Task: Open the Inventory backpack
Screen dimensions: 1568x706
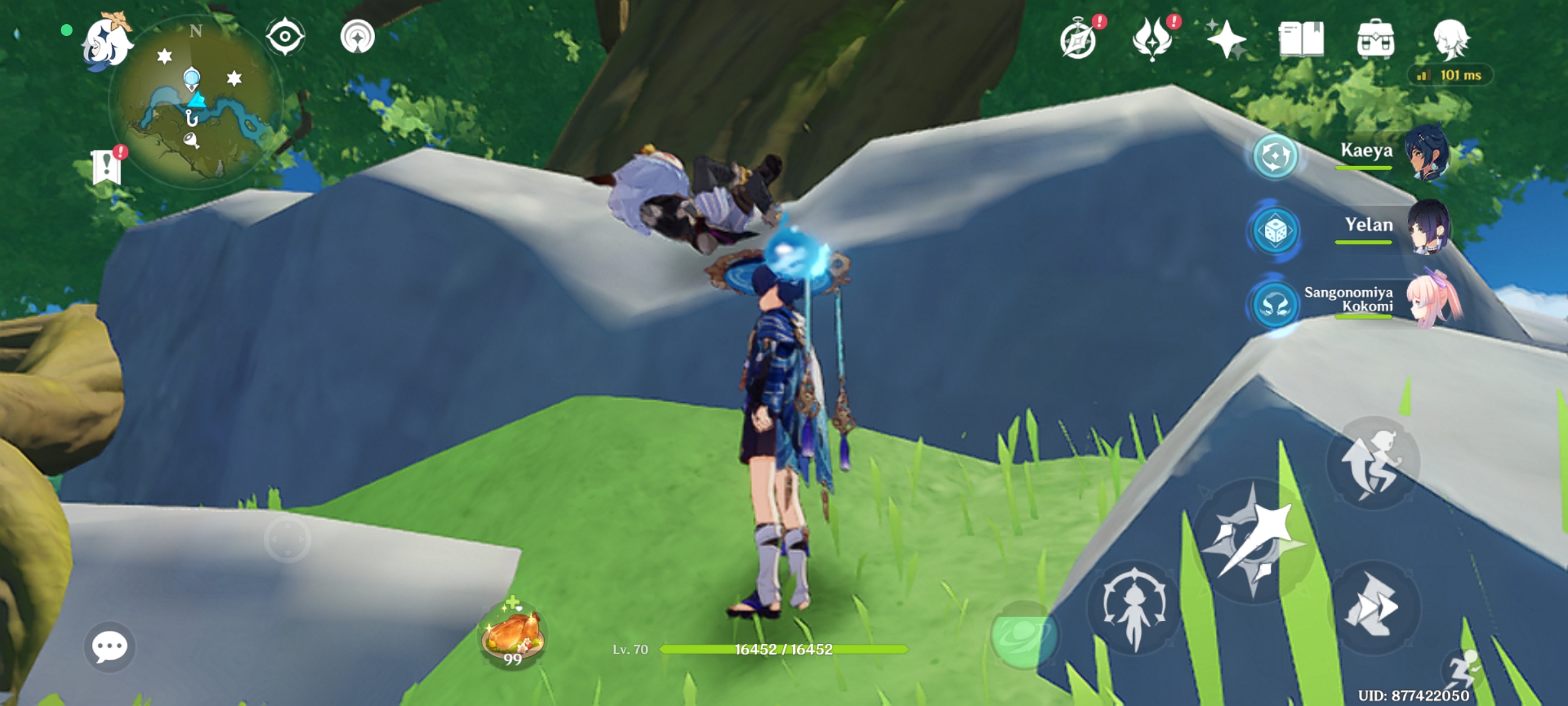Action: click(1377, 41)
